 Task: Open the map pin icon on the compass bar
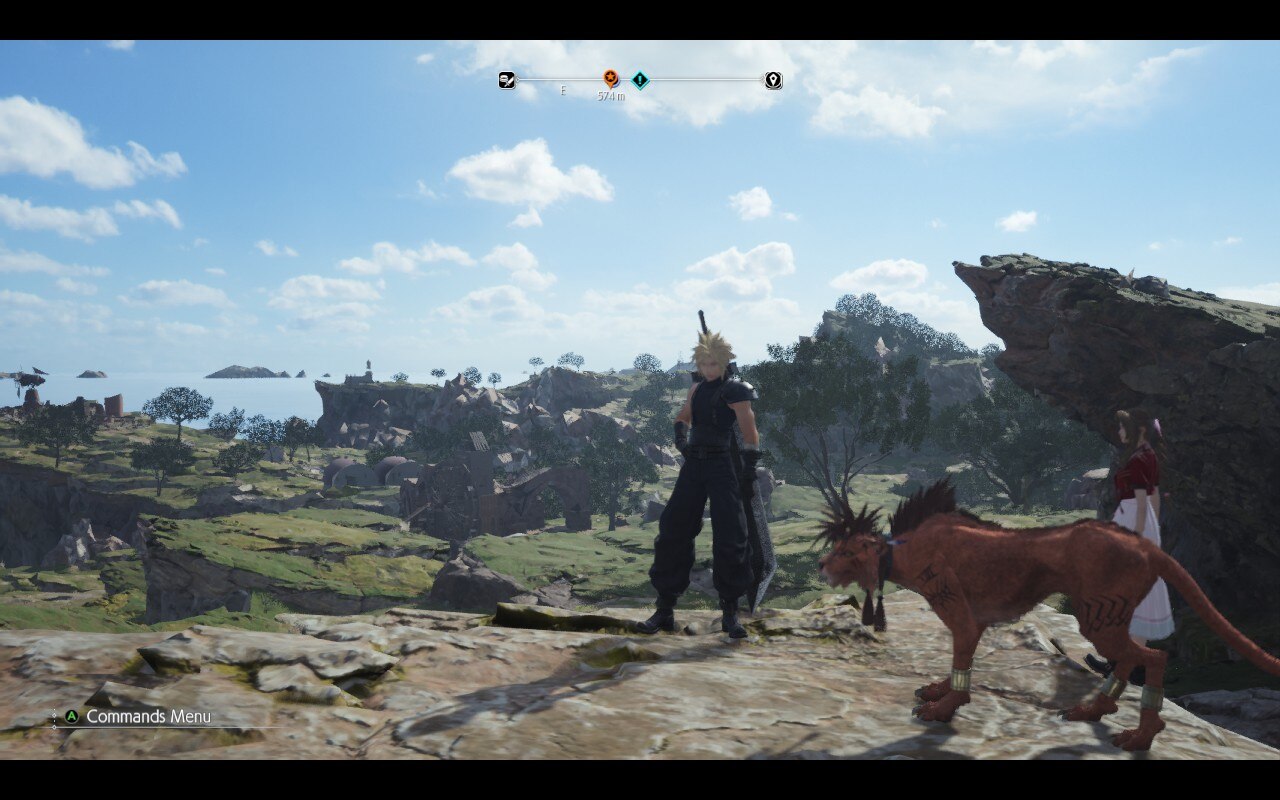point(773,80)
